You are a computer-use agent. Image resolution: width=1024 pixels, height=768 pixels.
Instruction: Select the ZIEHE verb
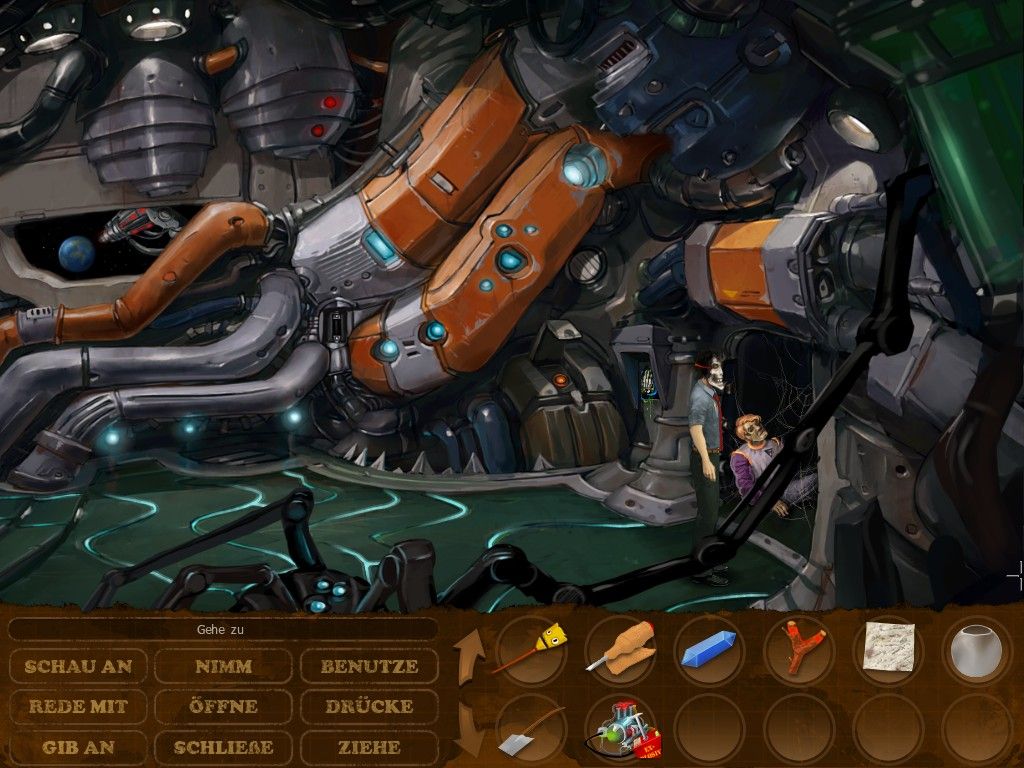369,747
